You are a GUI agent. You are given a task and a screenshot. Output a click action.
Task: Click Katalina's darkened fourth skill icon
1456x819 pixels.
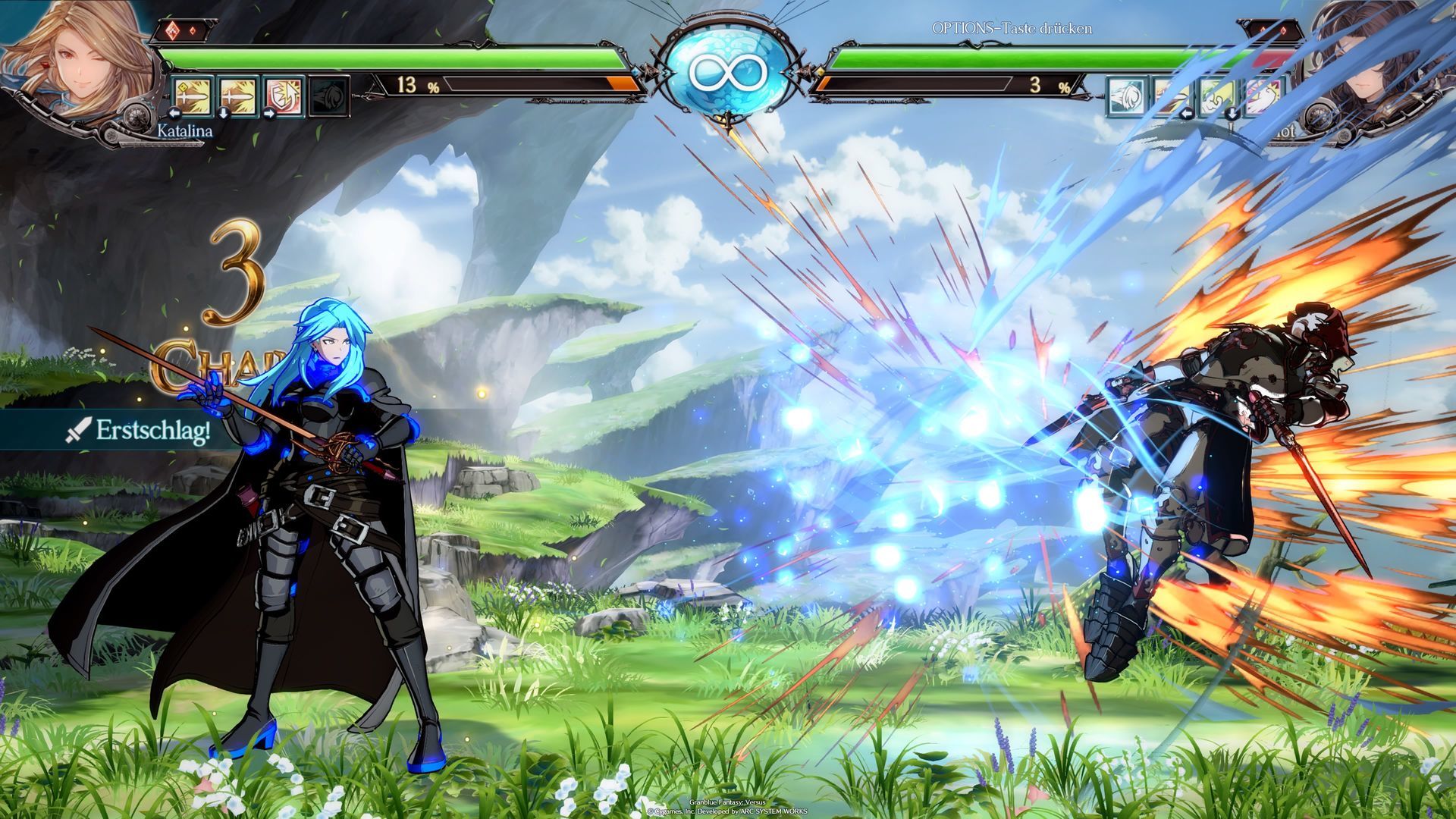tap(330, 96)
